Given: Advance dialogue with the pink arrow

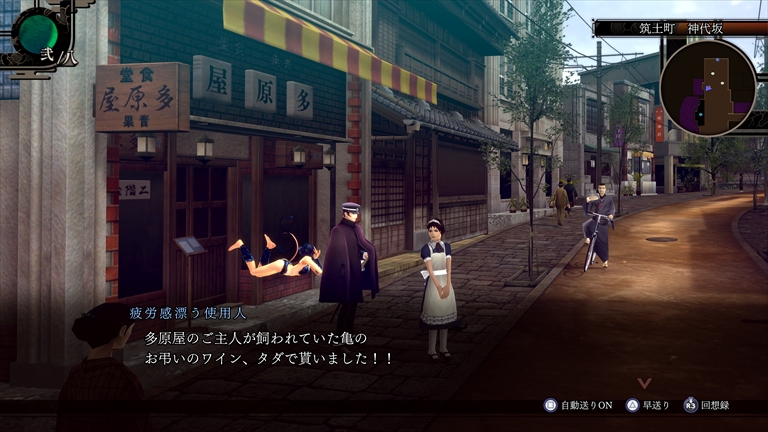Looking at the screenshot, I should pos(644,382).
